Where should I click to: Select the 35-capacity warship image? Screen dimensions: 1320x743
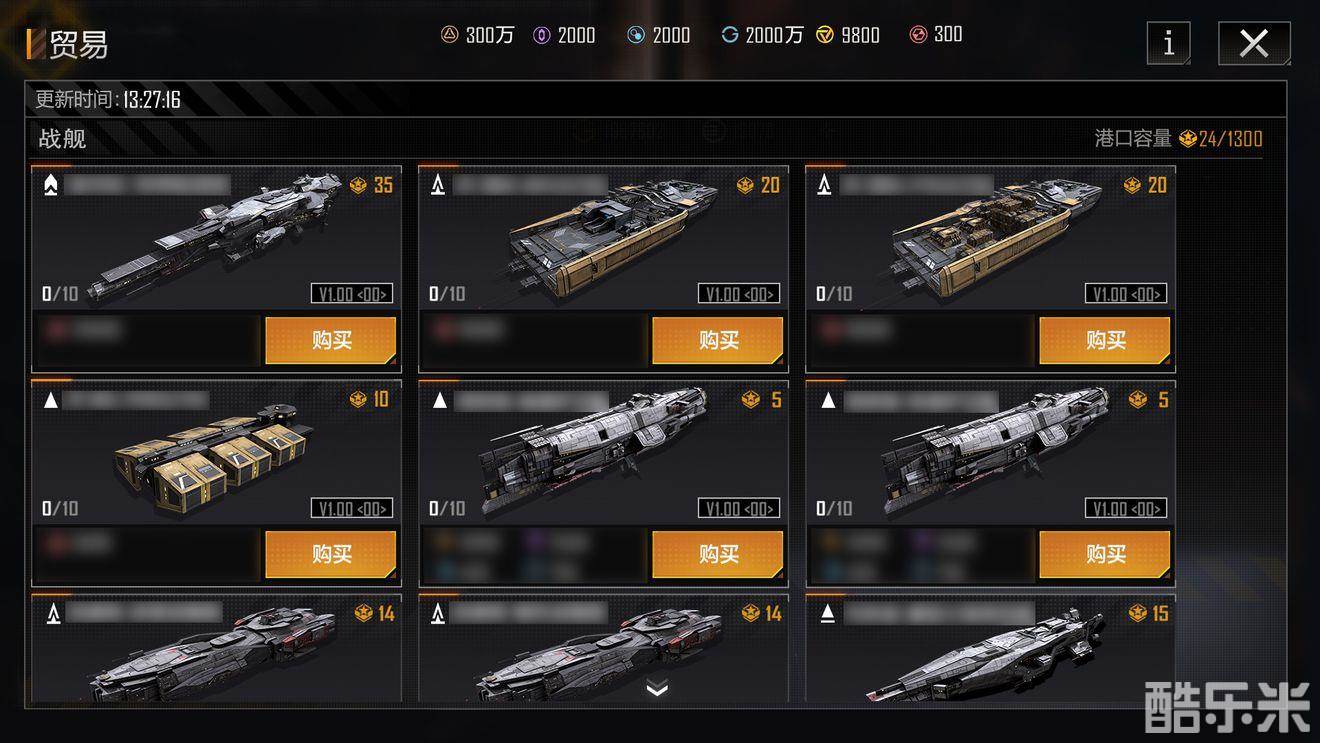tap(215, 240)
